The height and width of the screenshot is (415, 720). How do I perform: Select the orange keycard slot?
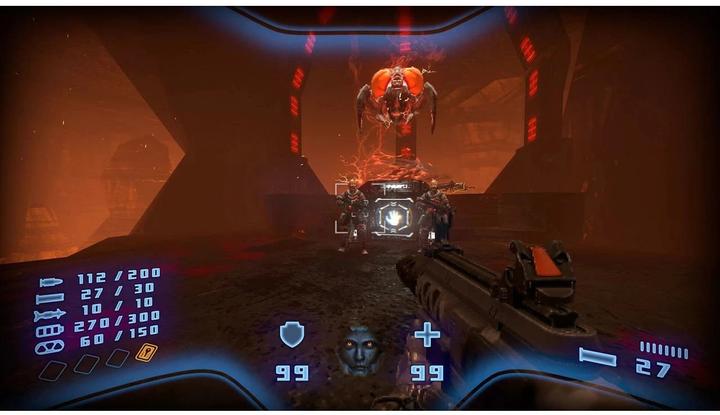point(146,352)
